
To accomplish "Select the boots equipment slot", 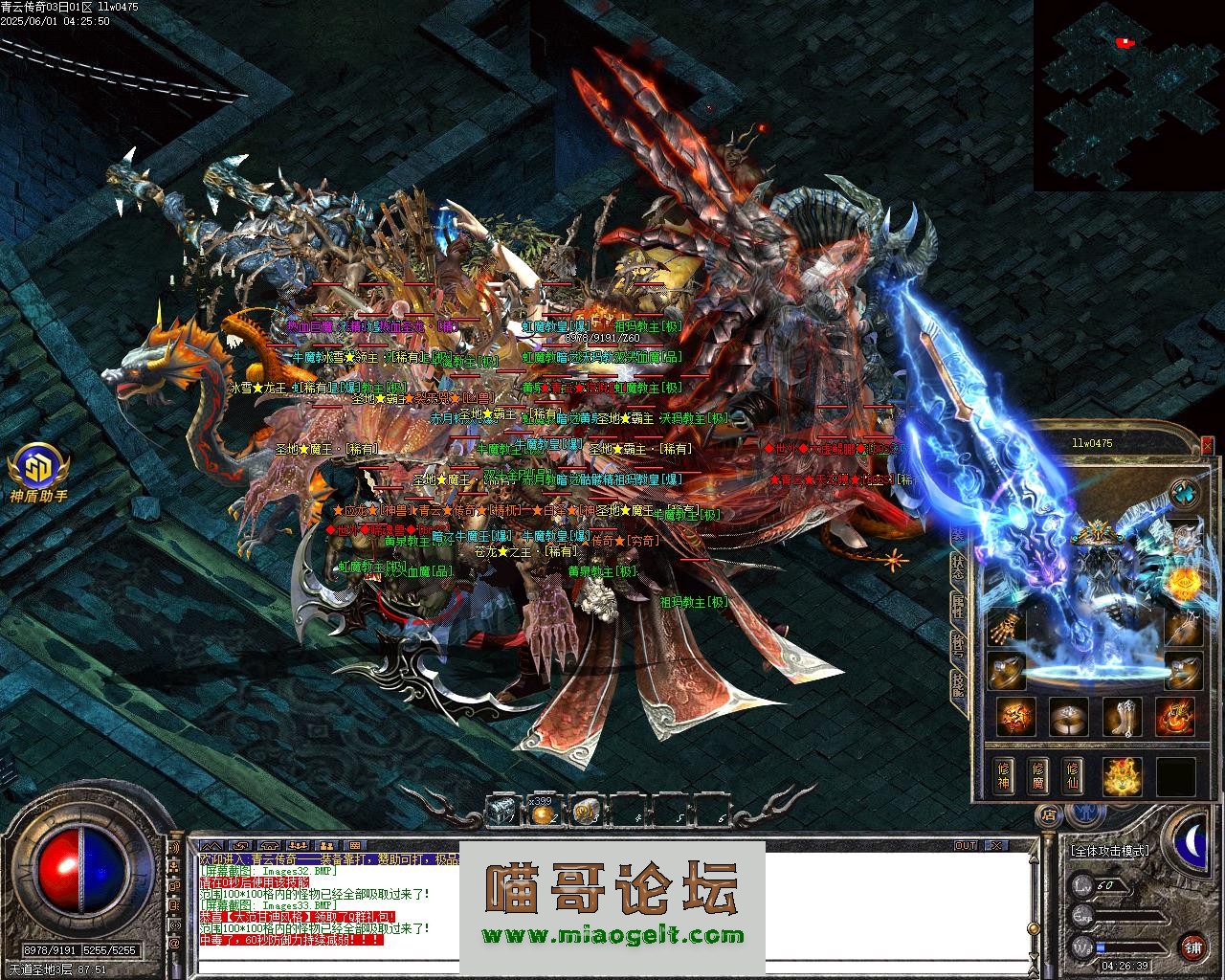I will (x=1122, y=717).
